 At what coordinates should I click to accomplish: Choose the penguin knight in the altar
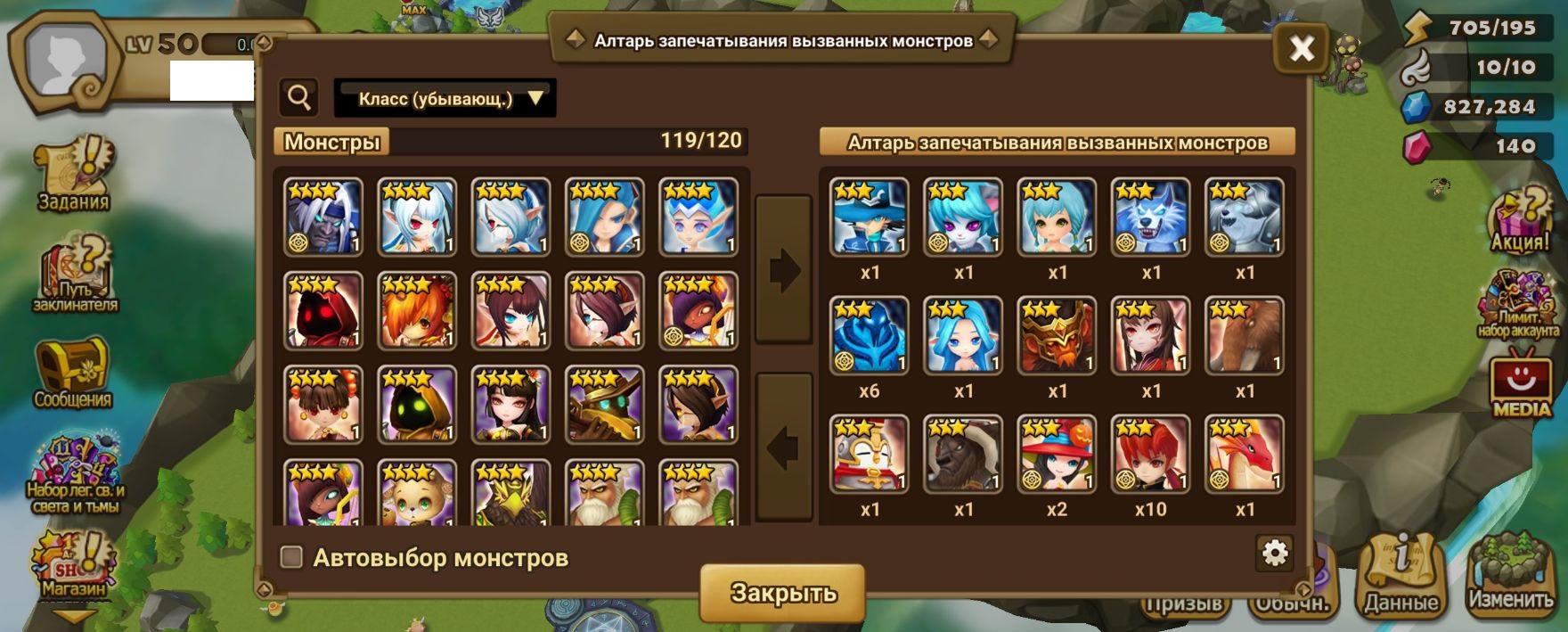coord(870,454)
